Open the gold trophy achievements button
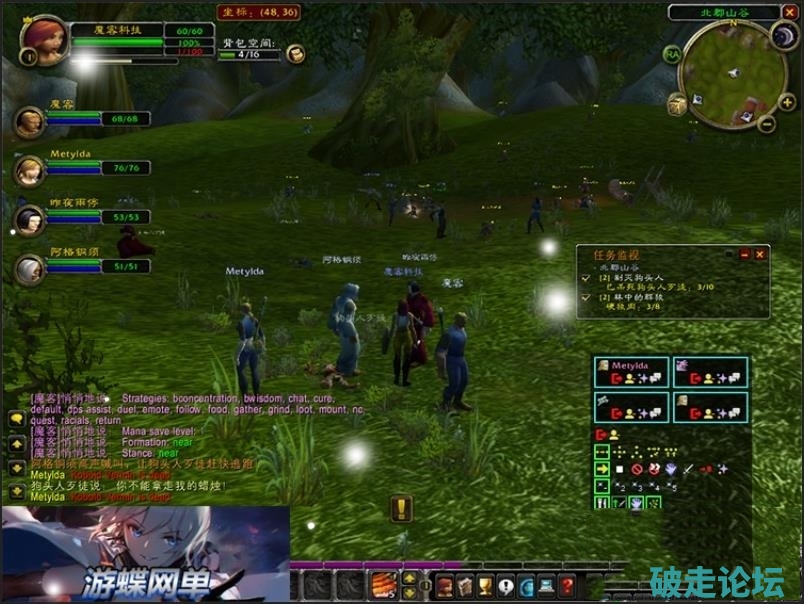The width and height of the screenshot is (804, 604). click(486, 586)
